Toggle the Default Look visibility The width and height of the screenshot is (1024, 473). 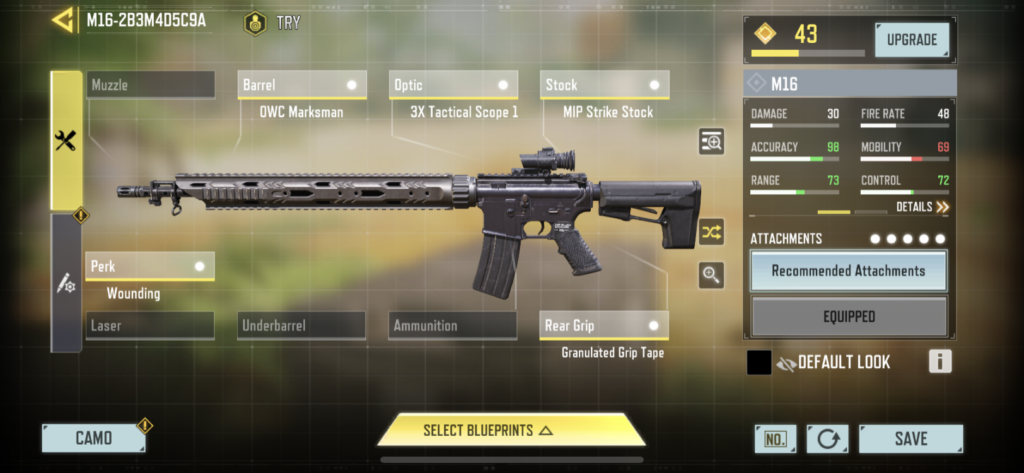[x=785, y=362]
